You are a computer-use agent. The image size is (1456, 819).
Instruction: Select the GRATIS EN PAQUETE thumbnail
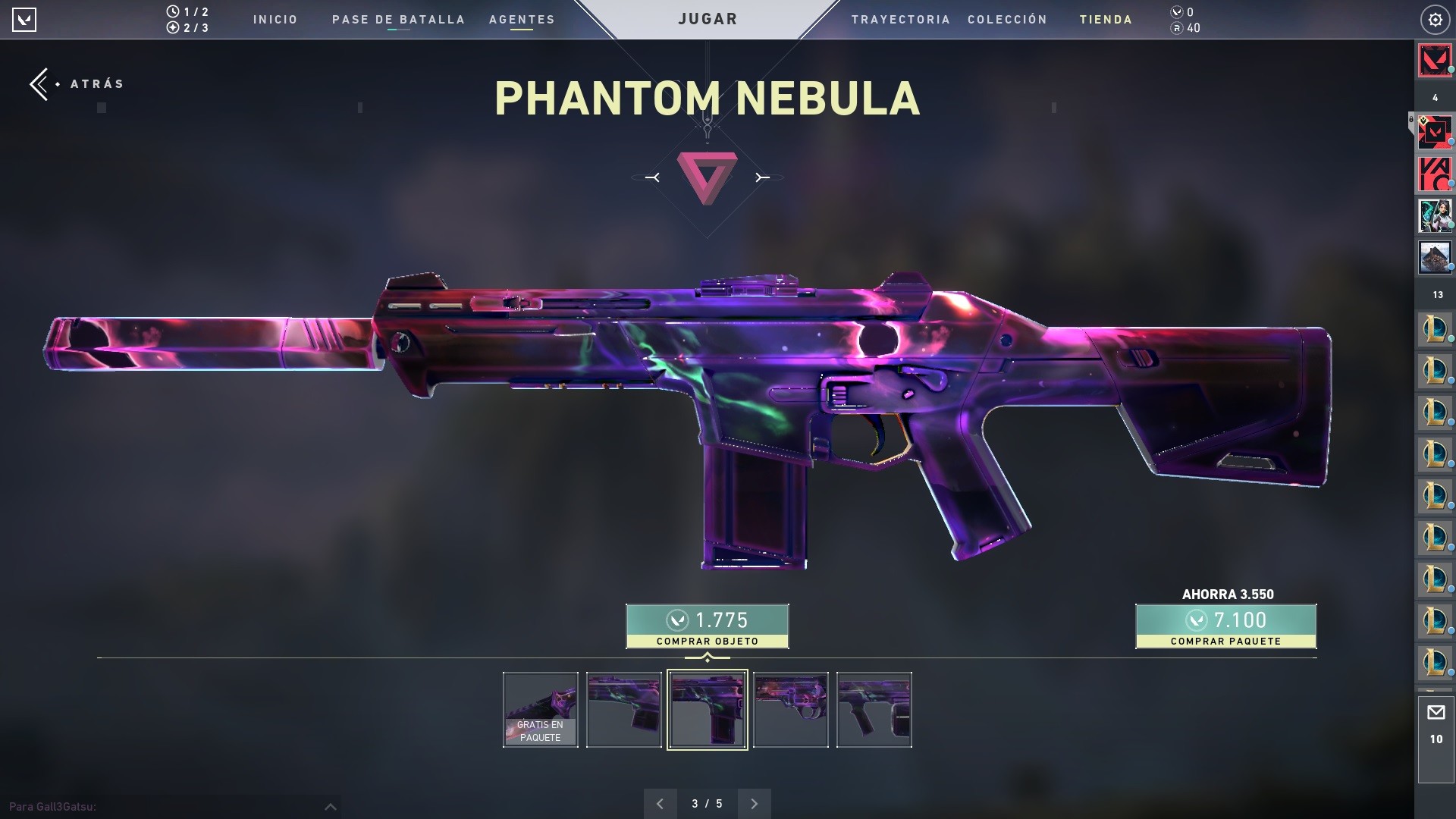pos(540,710)
